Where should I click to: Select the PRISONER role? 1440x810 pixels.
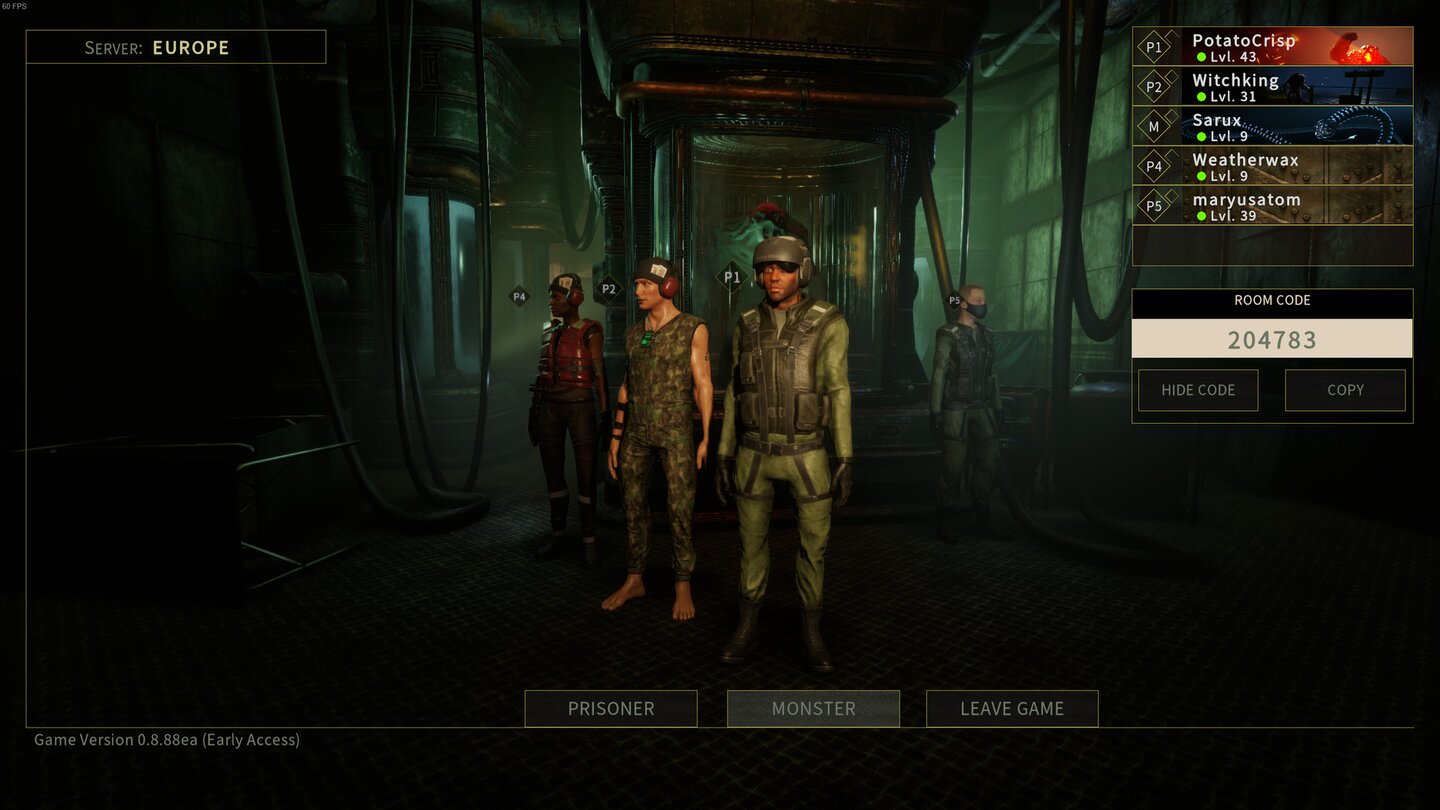[x=610, y=708]
